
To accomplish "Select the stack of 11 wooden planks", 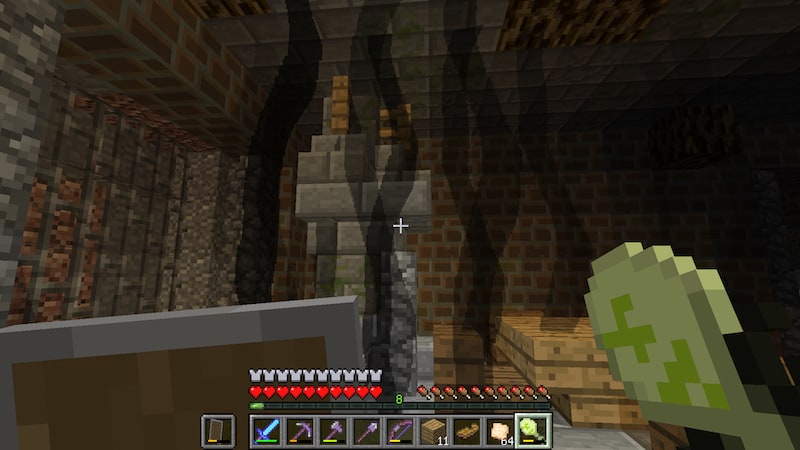I will [432, 431].
